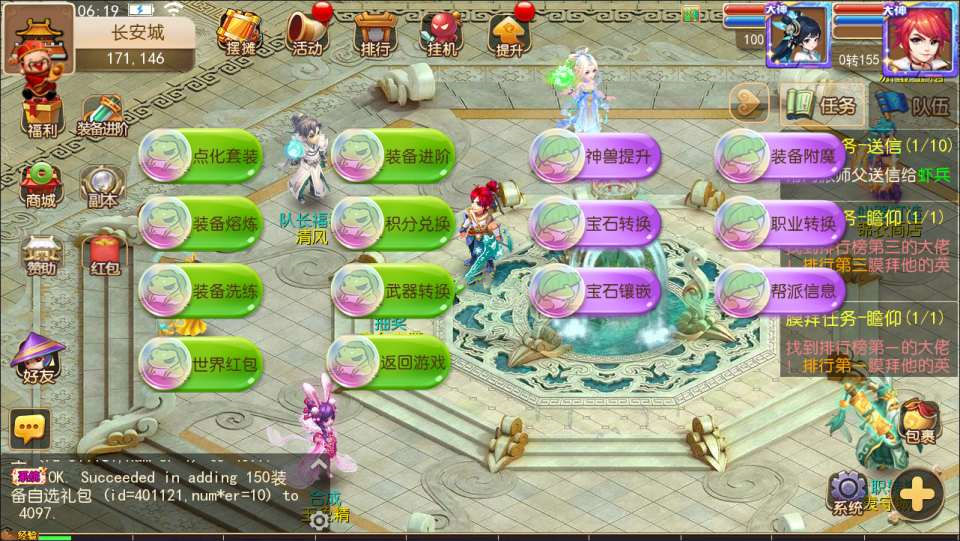Screen dimensions: 960x541
Task: Choose the 装备洗练 option
Action: [201, 292]
